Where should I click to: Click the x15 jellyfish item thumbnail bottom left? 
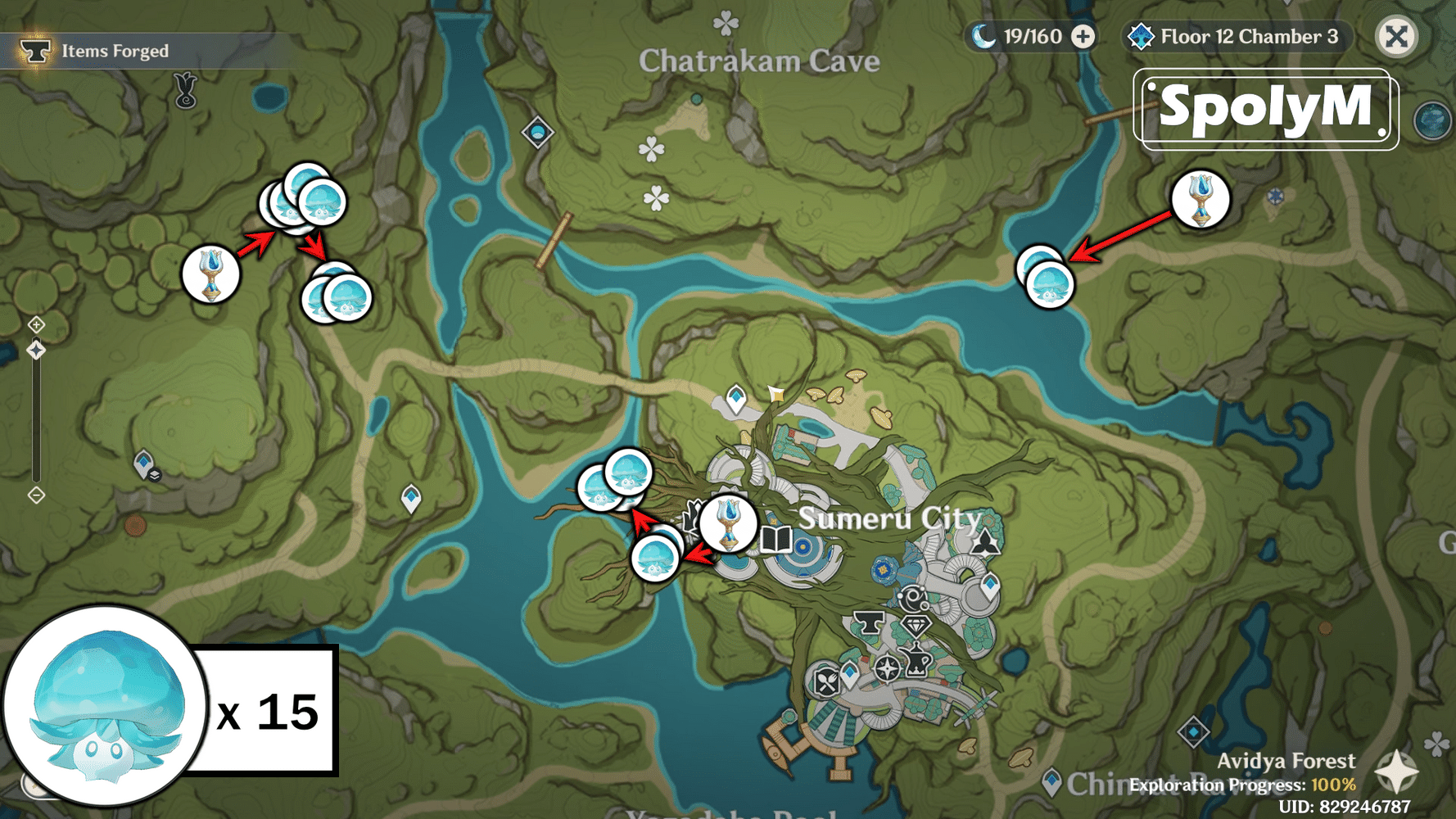pos(106,711)
